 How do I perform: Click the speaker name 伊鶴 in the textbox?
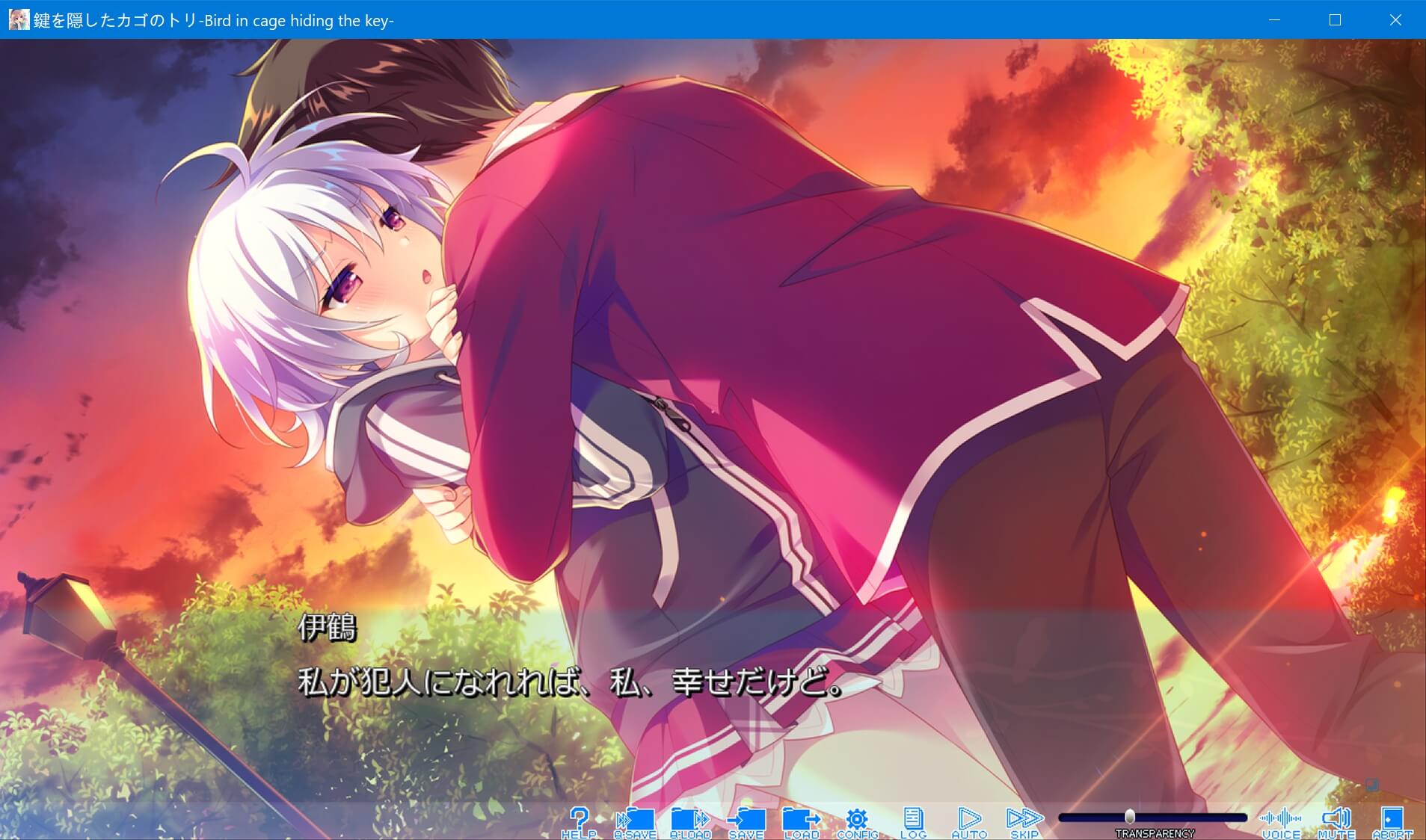pyautogui.click(x=328, y=630)
